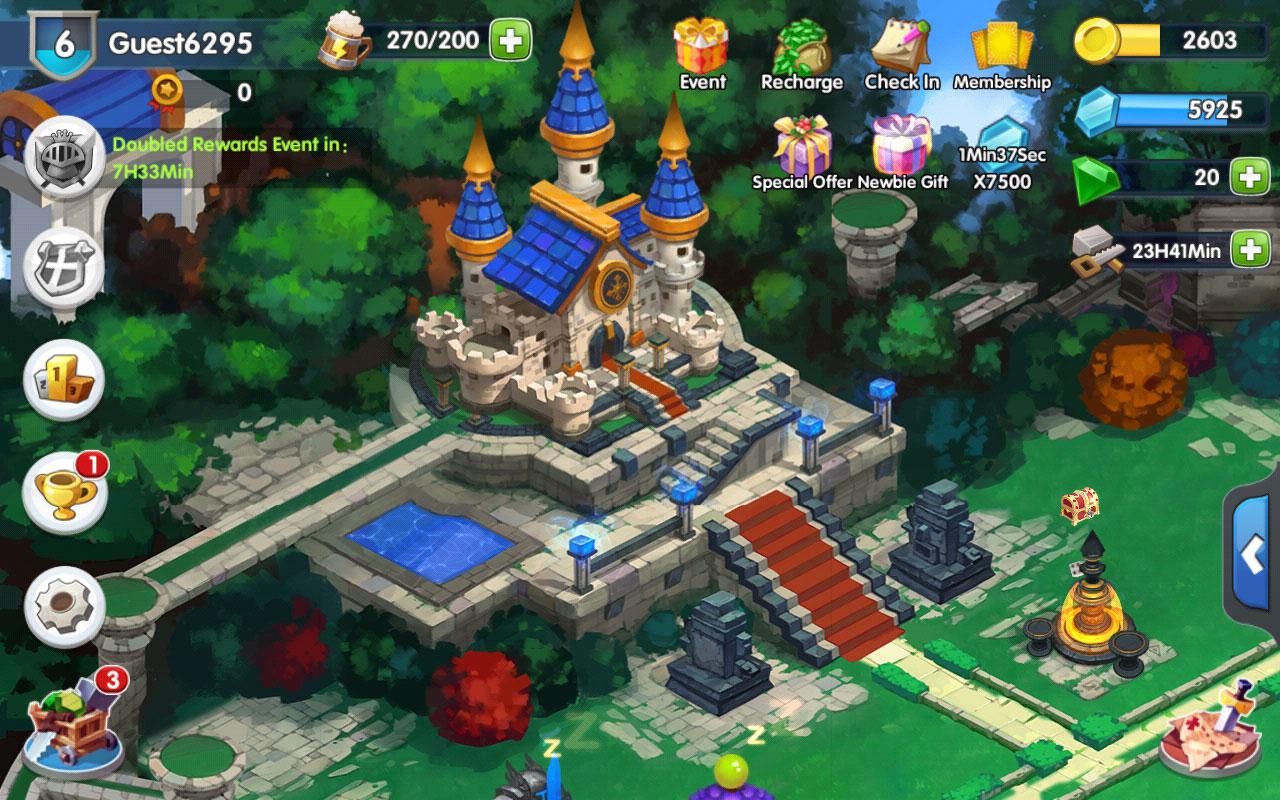Buy more green gems with plus button
Screen dimensions: 1280x800
[1250, 177]
